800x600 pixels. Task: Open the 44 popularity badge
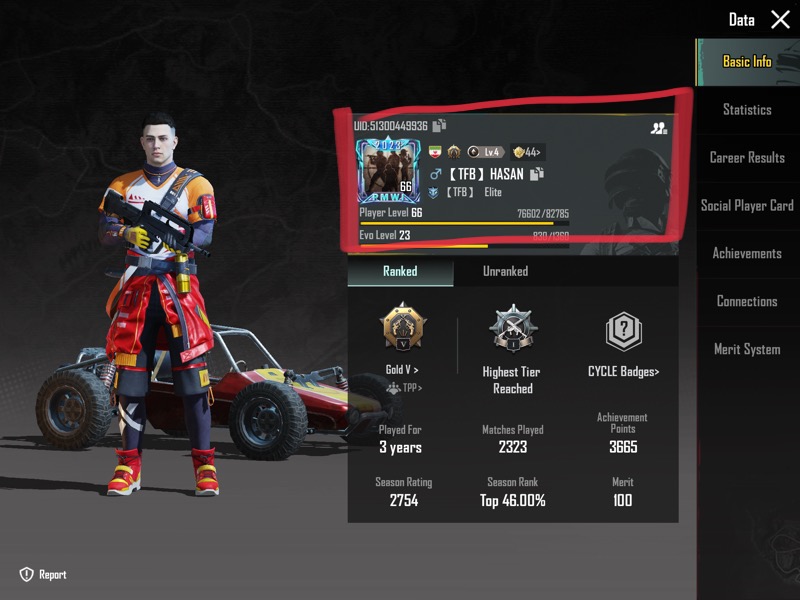click(527, 152)
